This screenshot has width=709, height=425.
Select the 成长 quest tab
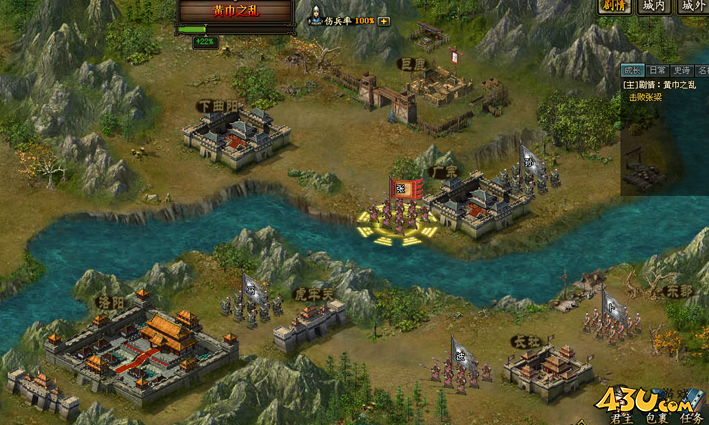[x=632, y=70]
